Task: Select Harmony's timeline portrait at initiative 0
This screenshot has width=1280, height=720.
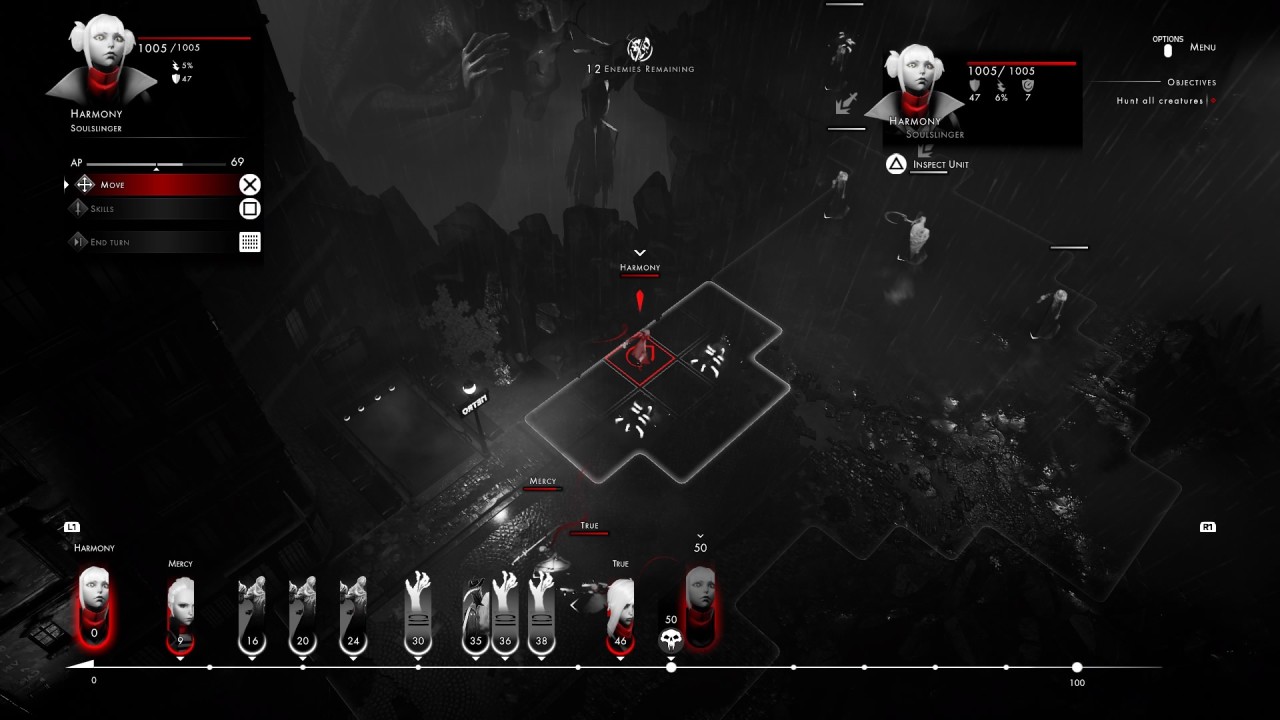Action: click(94, 603)
